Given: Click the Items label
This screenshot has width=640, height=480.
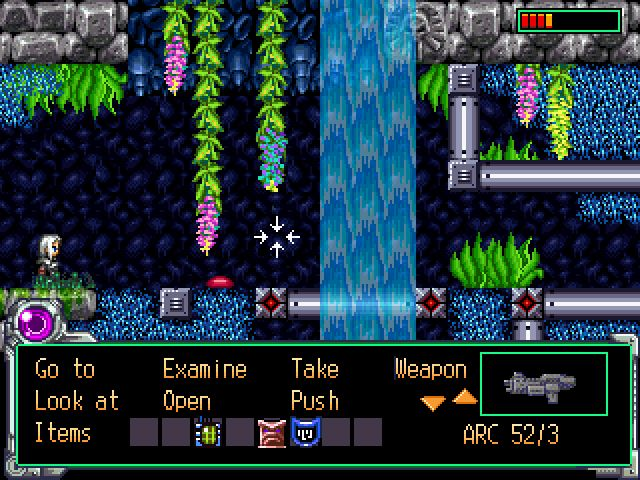Looking at the screenshot, I should pyautogui.click(x=62, y=433).
